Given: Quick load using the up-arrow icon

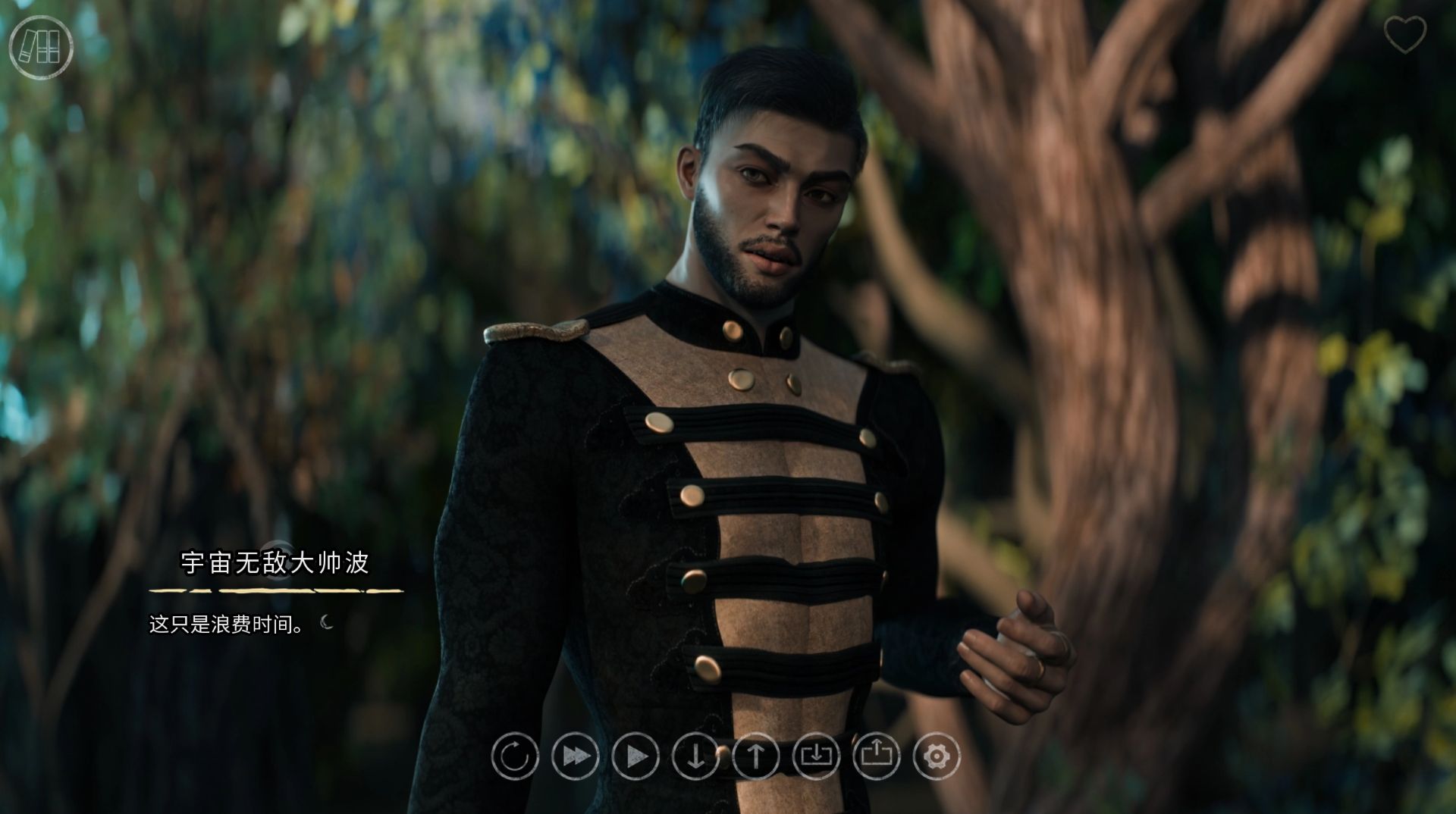Looking at the screenshot, I should click(757, 756).
